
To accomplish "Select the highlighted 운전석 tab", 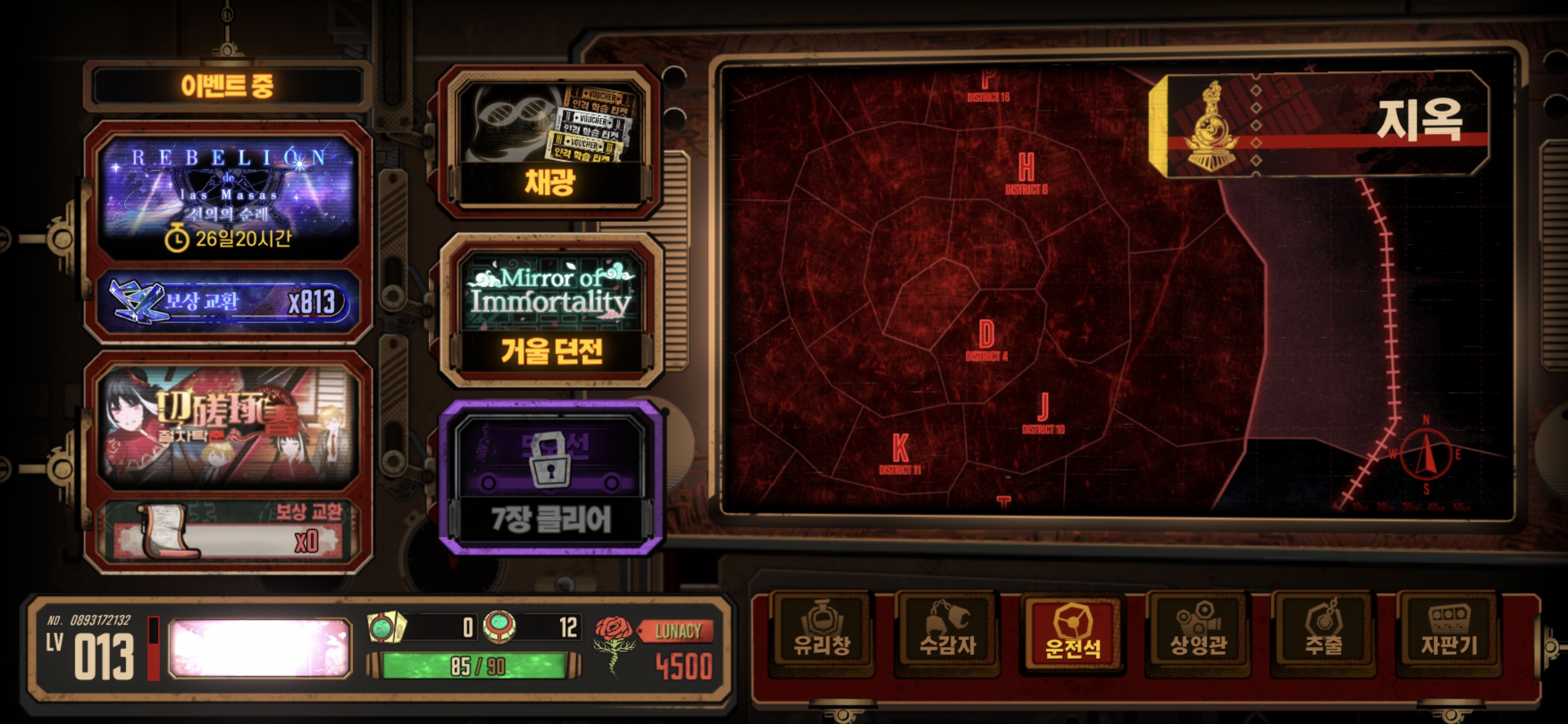I will tap(1073, 632).
